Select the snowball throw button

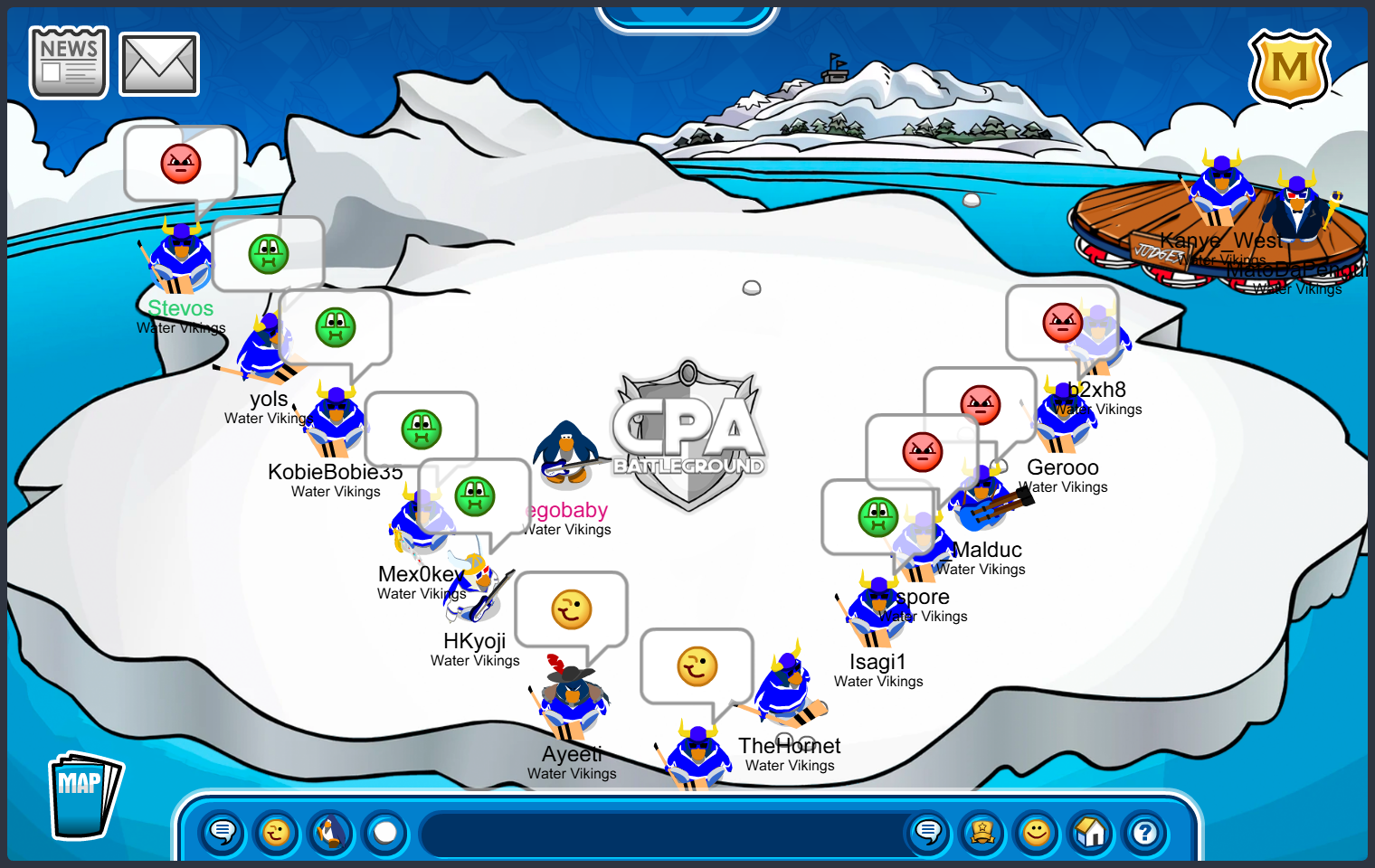pyautogui.click(x=386, y=832)
